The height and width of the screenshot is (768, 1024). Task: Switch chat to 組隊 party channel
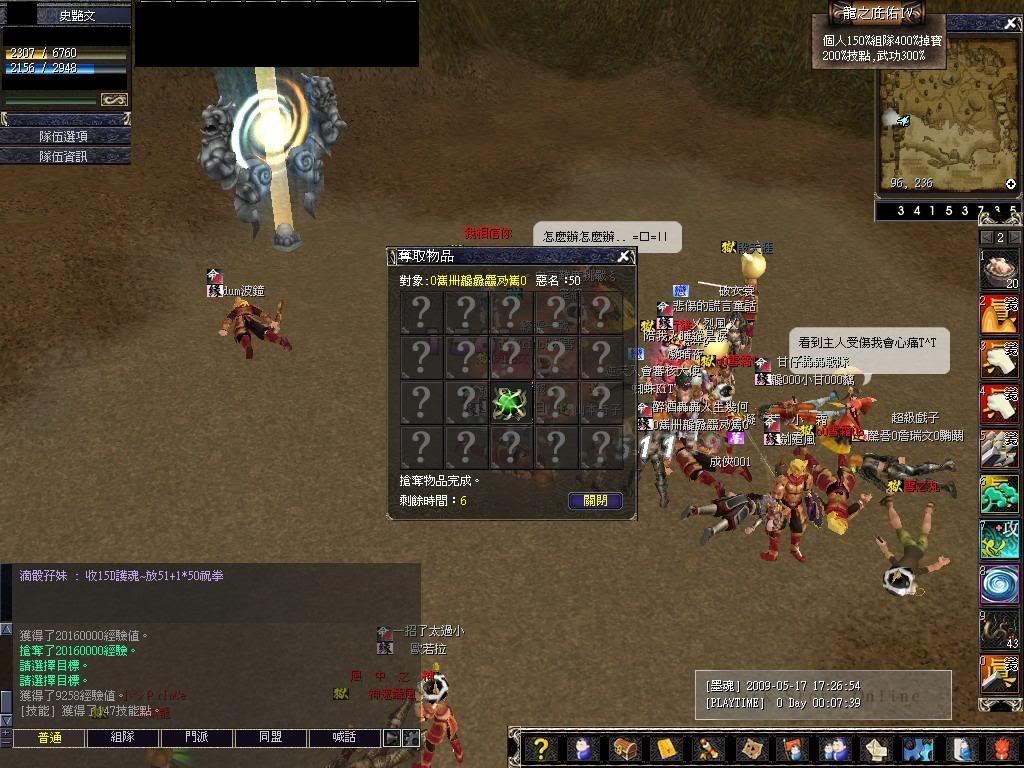tap(123, 738)
